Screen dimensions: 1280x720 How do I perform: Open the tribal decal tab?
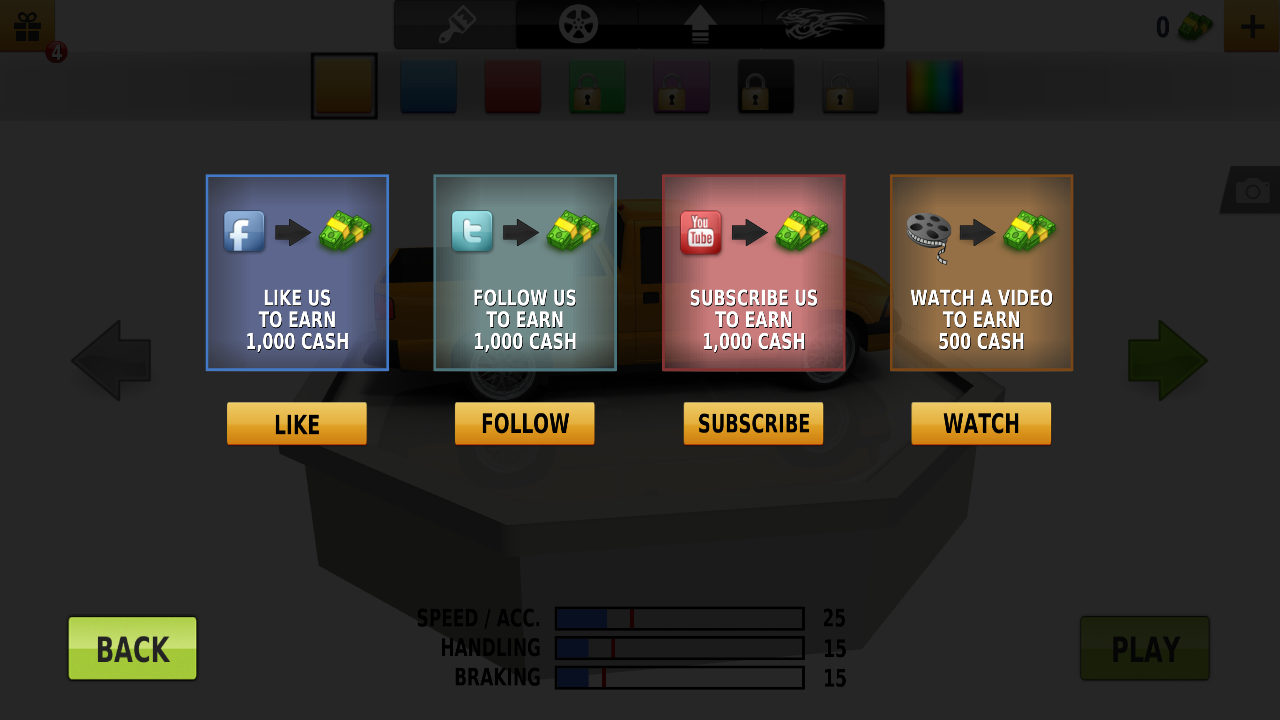coord(822,25)
